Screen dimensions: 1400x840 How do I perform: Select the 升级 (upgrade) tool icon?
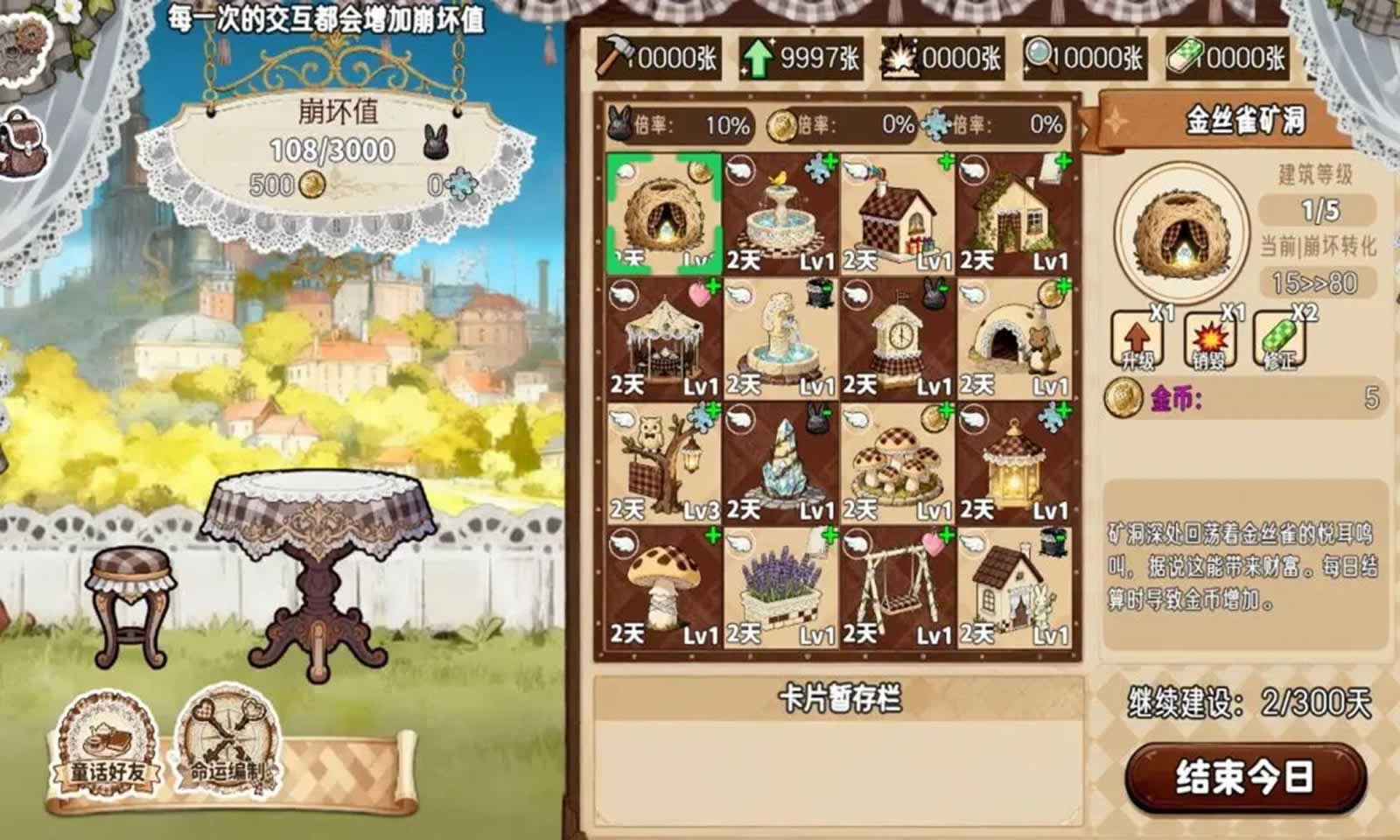[x=1137, y=339]
